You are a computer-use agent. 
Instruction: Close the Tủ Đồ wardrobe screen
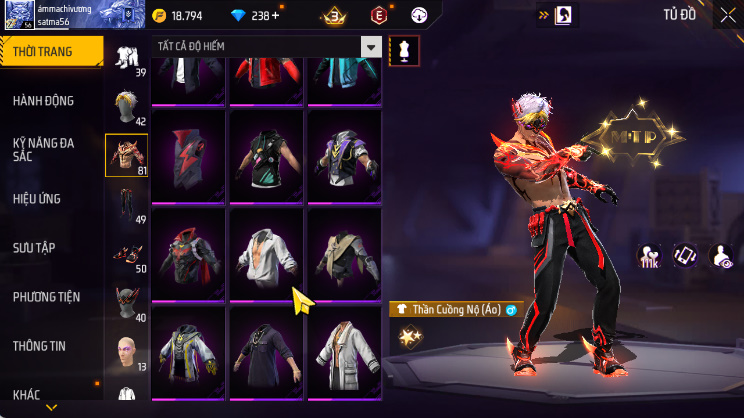coord(727,15)
